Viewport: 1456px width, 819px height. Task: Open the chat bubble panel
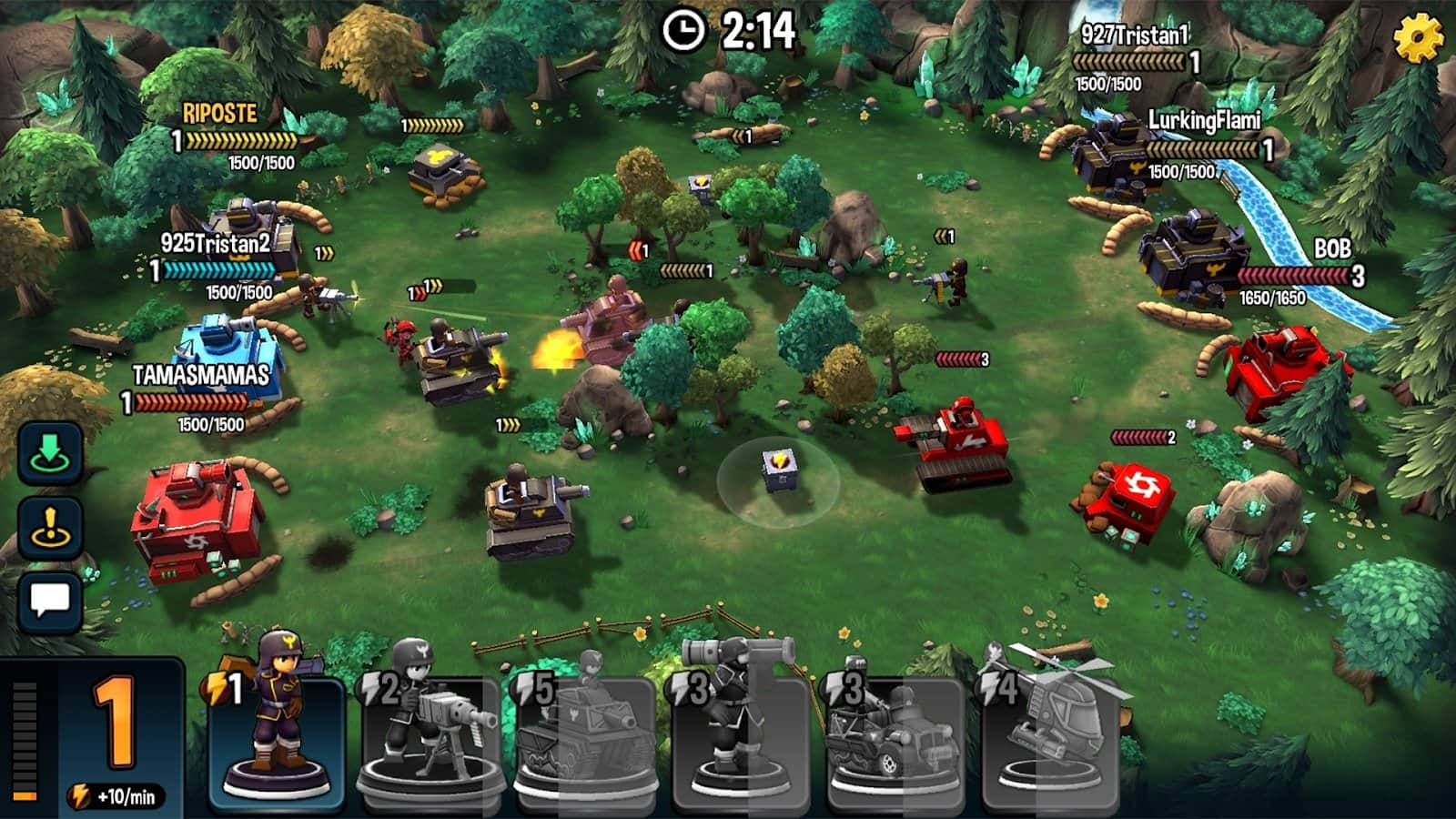[52, 600]
